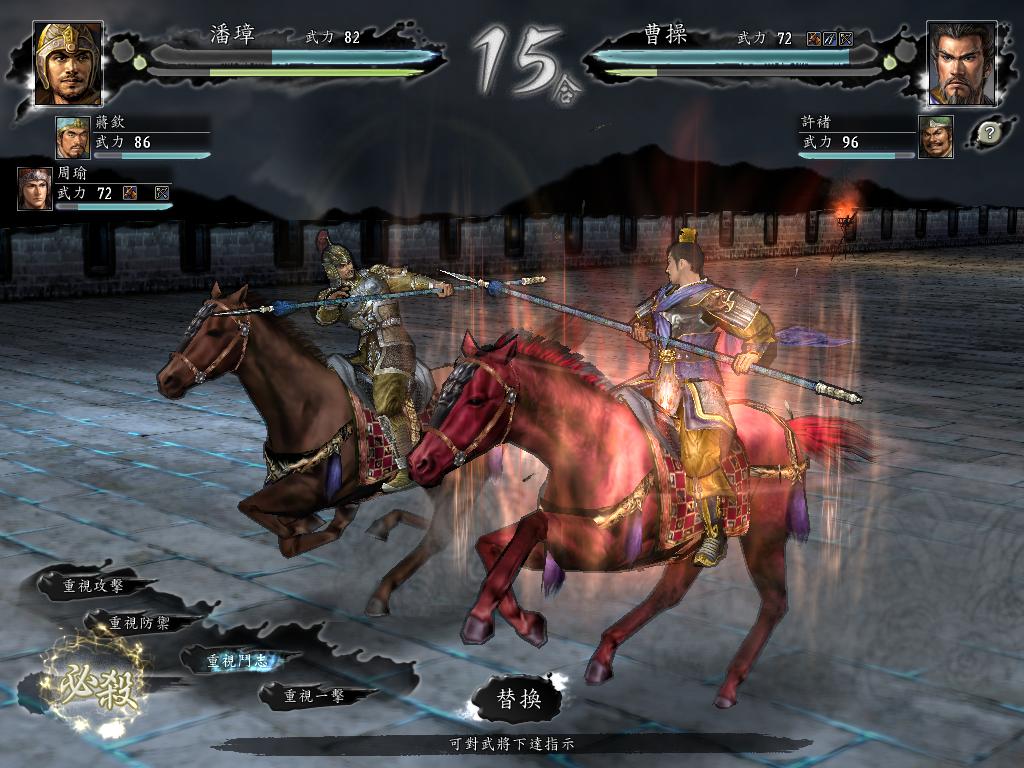Image resolution: width=1024 pixels, height=768 pixels.
Task: Select the 重視防禦 defense-focus command
Action: tap(139, 622)
